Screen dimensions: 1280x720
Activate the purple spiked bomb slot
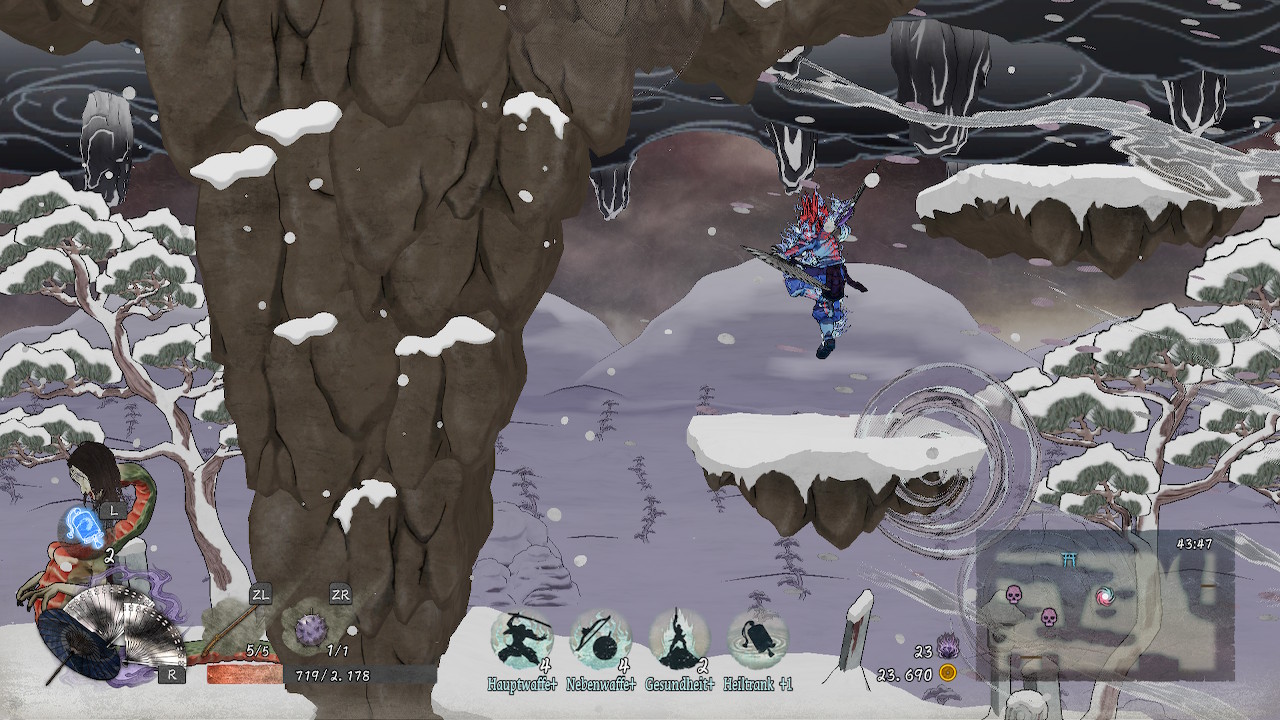[311, 630]
